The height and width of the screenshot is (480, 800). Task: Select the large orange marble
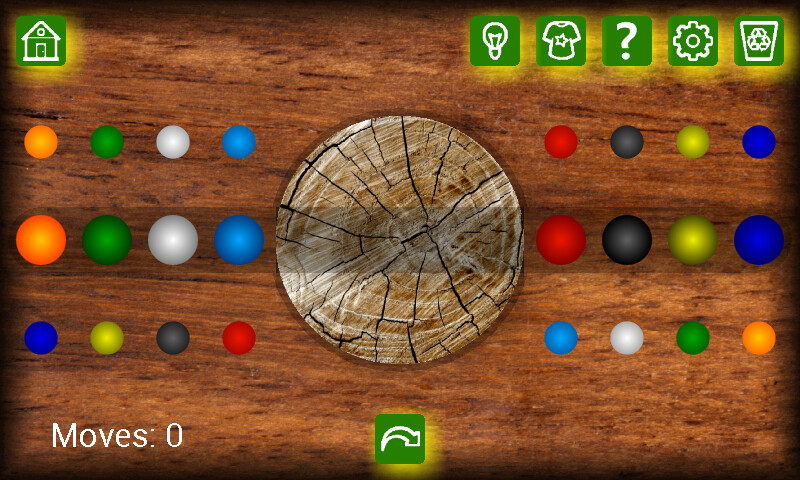tap(41, 240)
